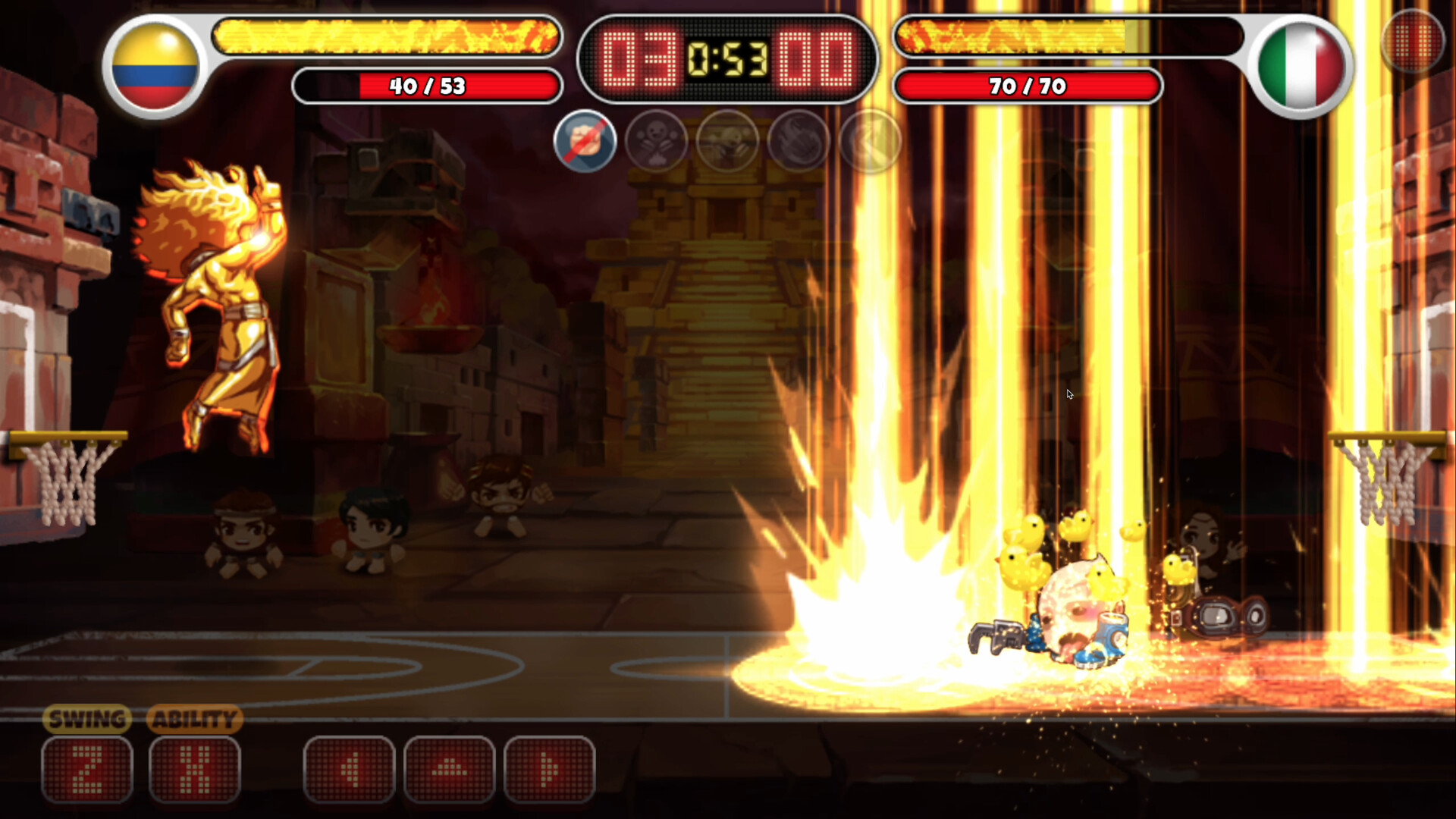This screenshot has height=819, width=1456.
Task: Click the 40/53 health bar
Action: [426, 86]
